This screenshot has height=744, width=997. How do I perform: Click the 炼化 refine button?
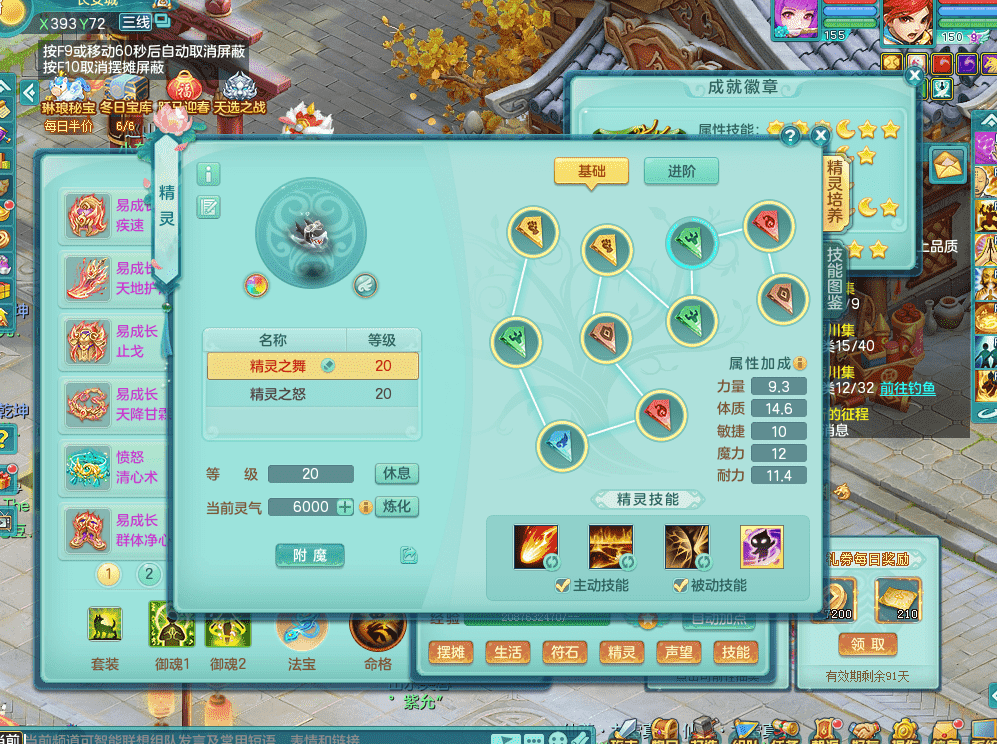(396, 506)
